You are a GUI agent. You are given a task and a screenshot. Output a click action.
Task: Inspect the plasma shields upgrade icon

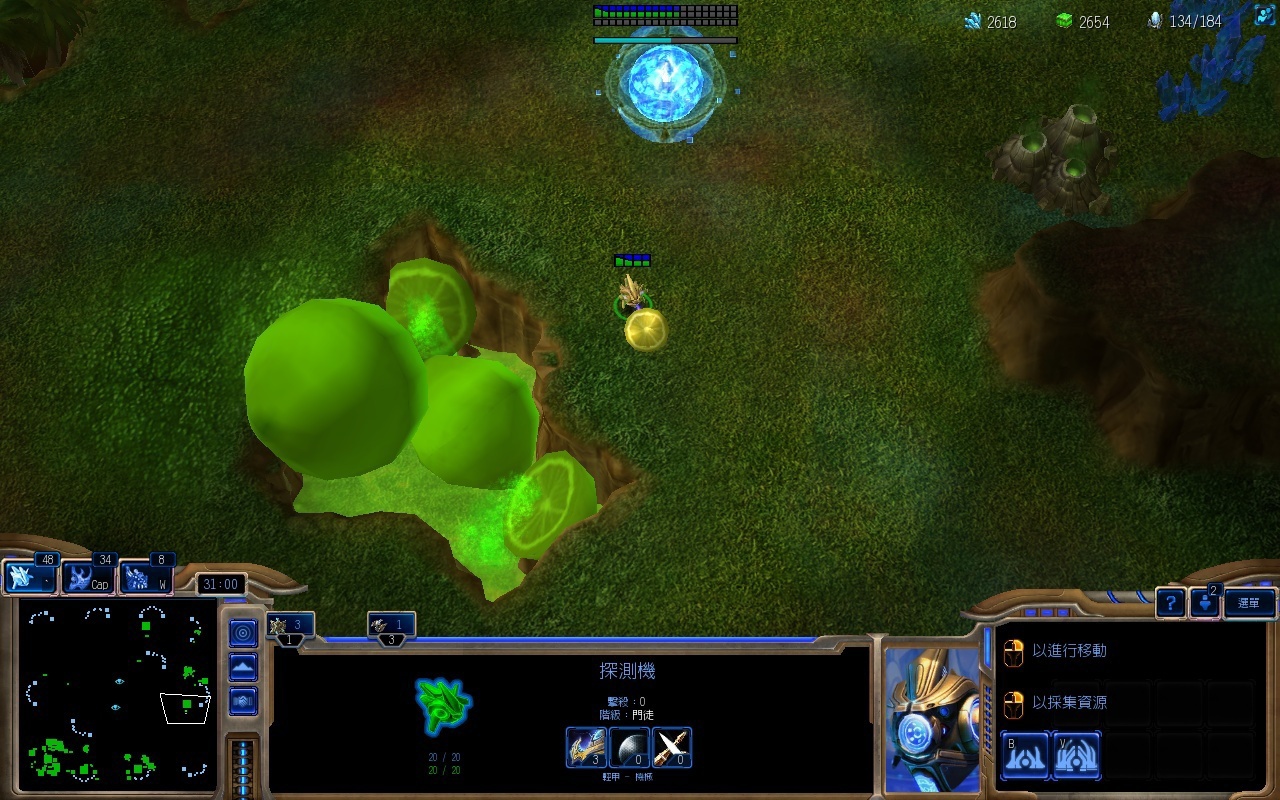click(629, 747)
